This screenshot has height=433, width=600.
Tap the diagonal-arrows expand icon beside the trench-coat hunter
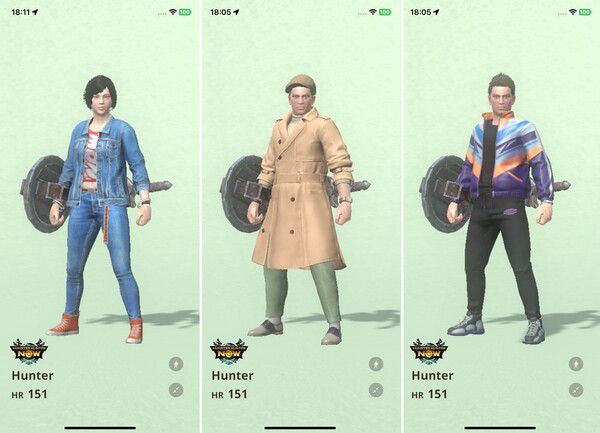pyautogui.click(x=376, y=390)
